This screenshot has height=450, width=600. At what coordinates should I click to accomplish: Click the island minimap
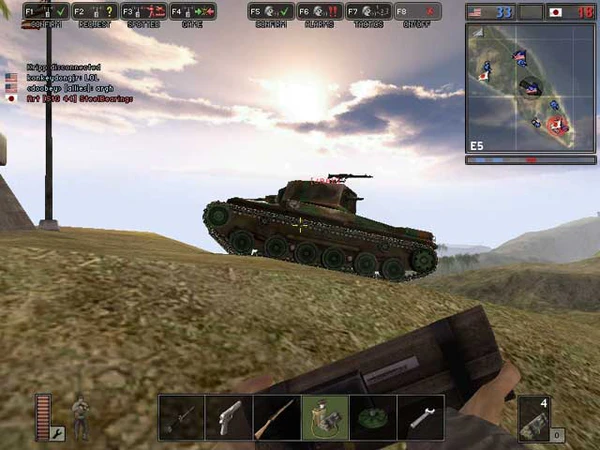tap(531, 87)
